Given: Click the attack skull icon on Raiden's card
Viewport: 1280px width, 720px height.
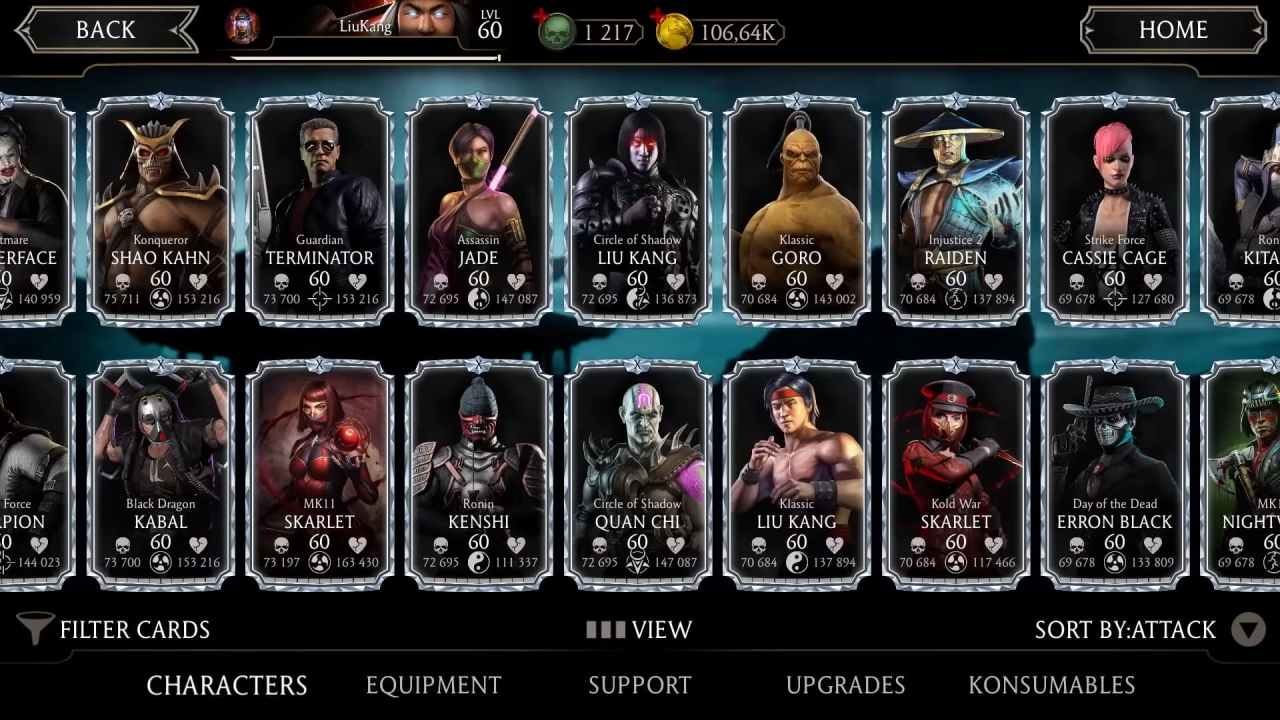Looking at the screenshot, I should (916, 281).
